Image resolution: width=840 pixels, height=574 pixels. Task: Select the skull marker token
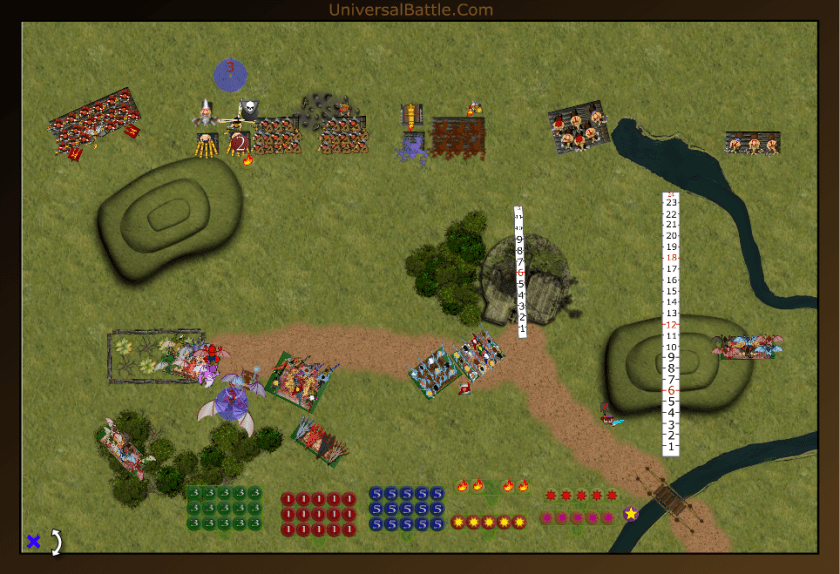point(249,109)
